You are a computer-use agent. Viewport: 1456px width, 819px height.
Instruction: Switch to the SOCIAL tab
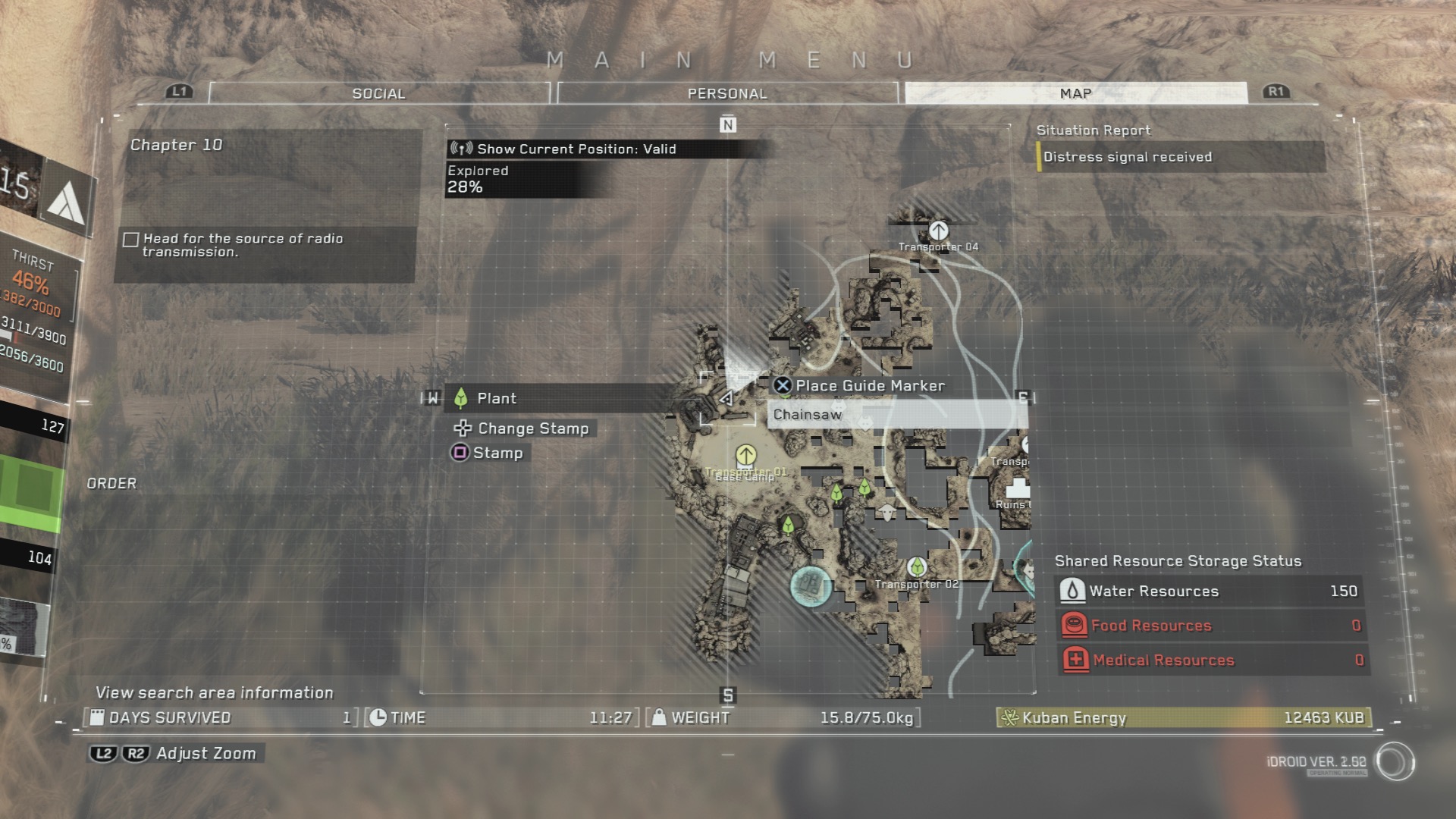coord(378,93)
